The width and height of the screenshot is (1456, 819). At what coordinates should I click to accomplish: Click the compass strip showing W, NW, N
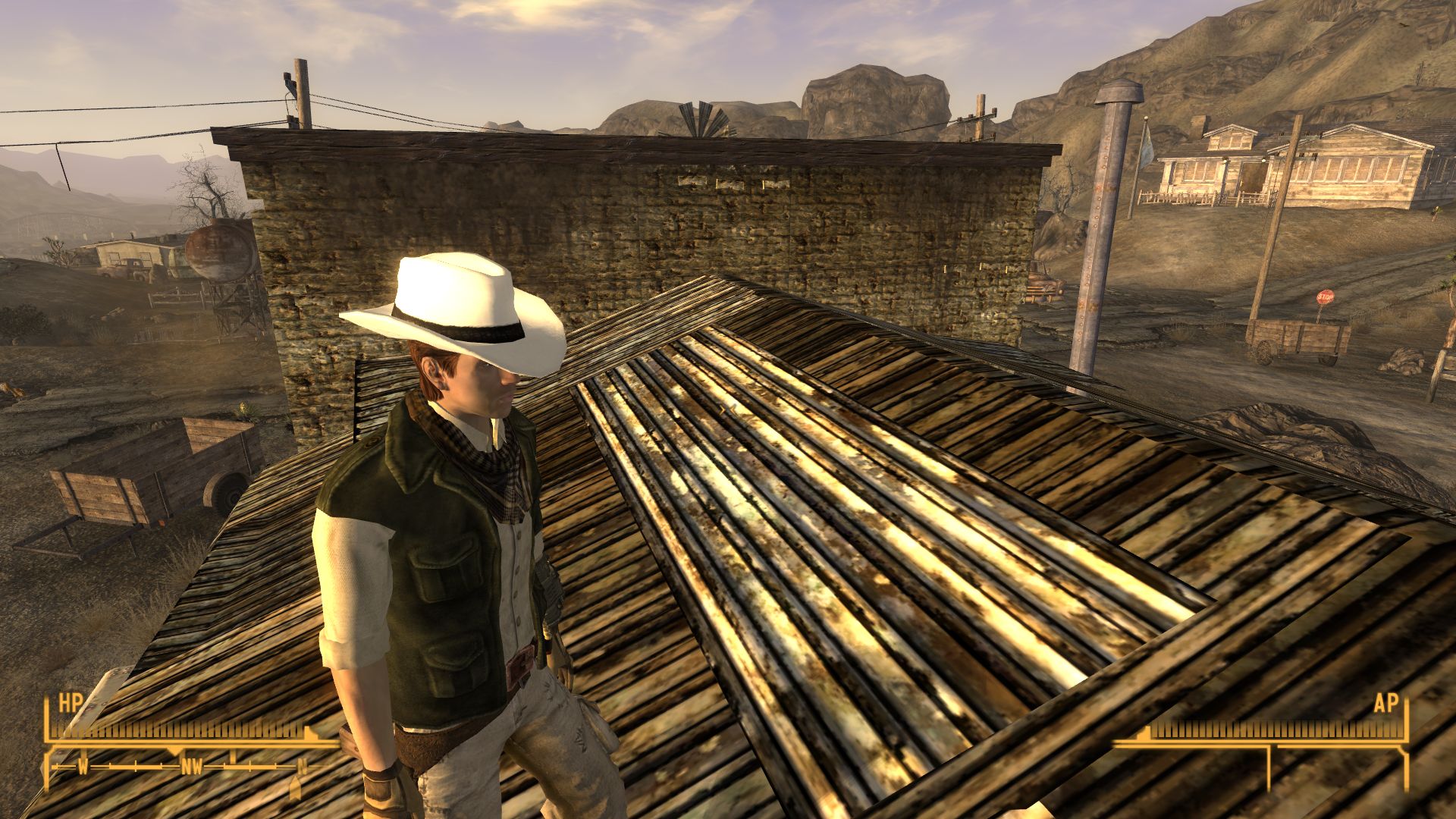(190, 767)
